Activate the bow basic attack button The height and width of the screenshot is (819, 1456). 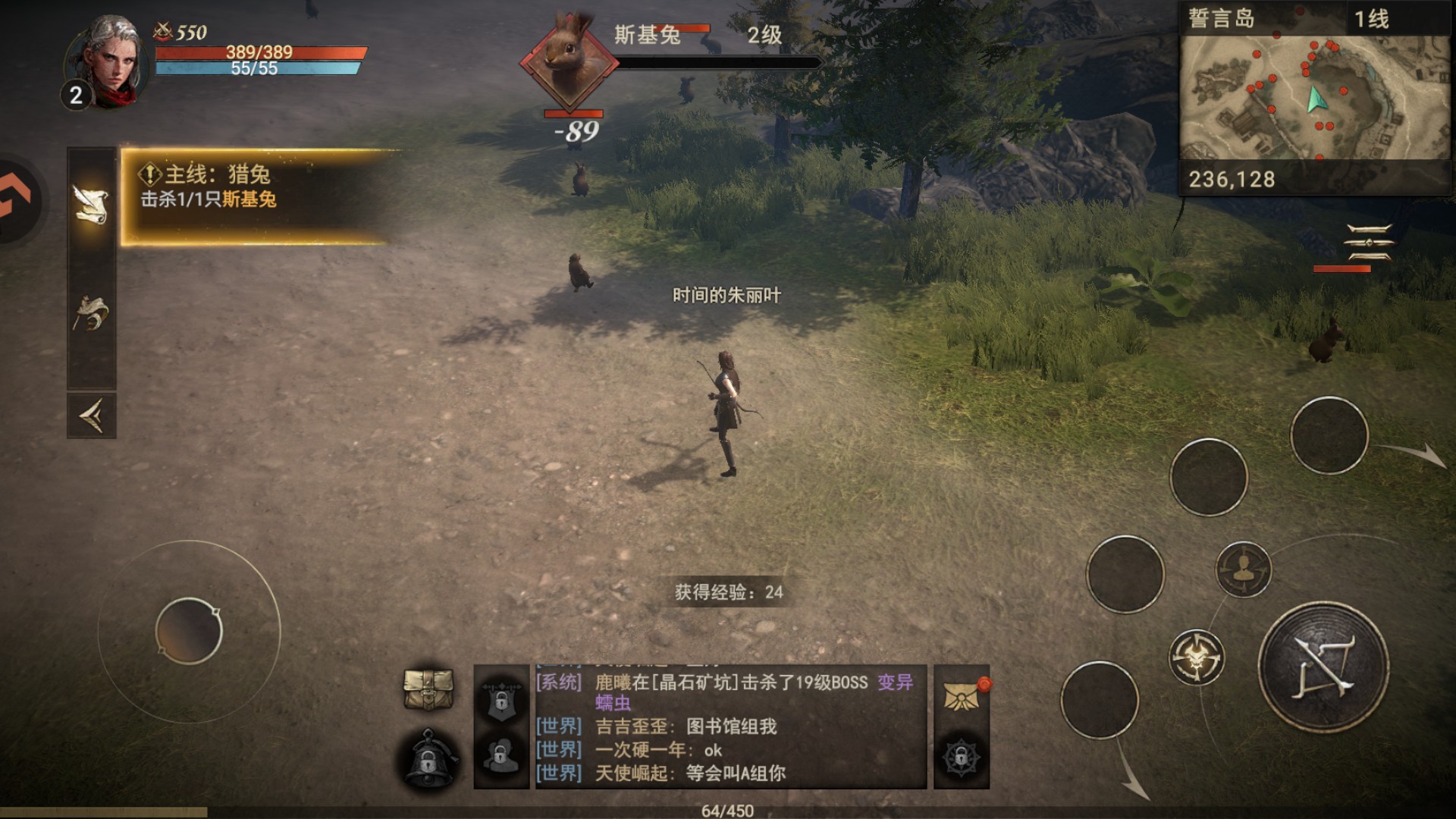click(1323, 667)
